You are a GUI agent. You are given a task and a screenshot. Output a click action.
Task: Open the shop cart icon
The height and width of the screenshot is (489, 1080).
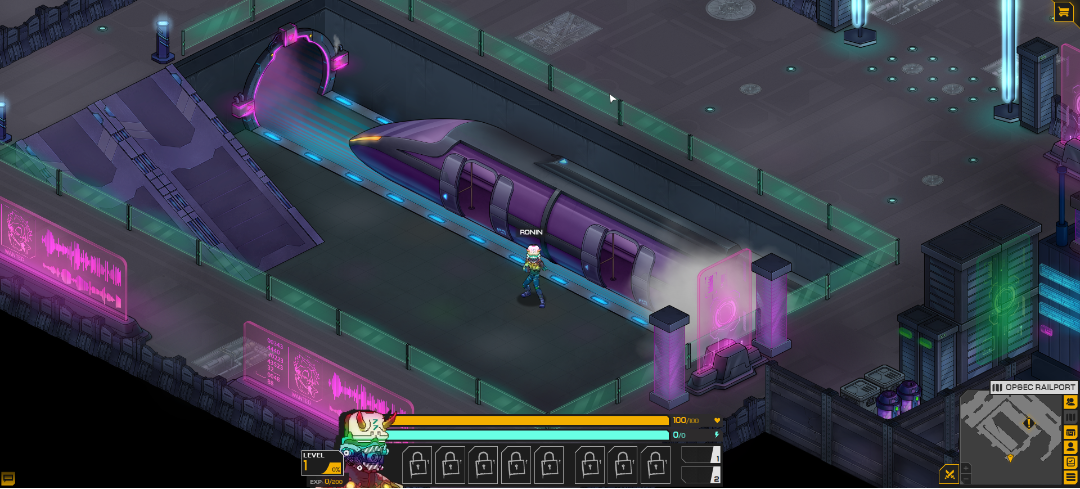point(1062,11)
